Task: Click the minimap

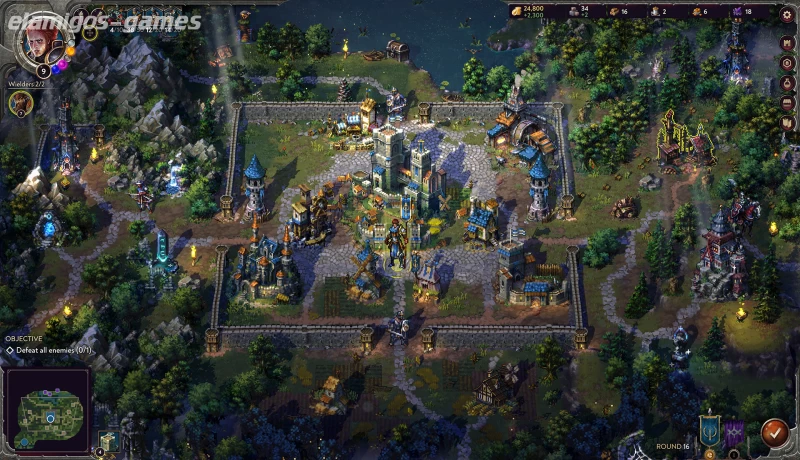Action: click(x=47, y=410)
